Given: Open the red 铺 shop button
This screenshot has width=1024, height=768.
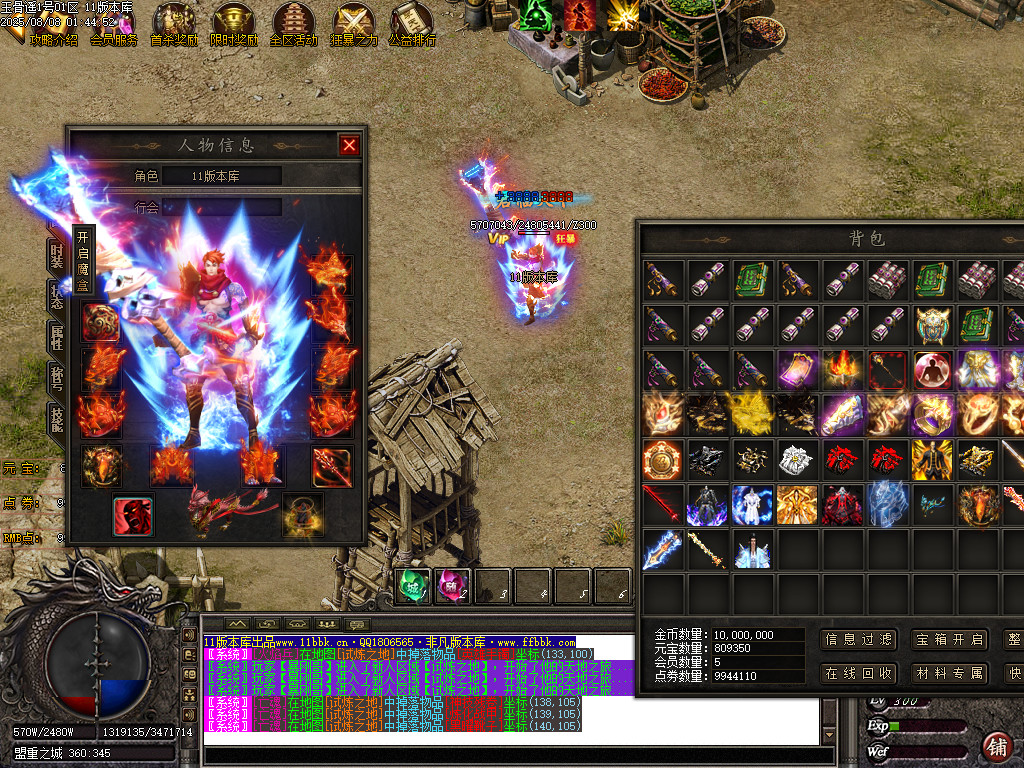Looking at the screenshot, I should pyautogui.click(x=997, y=746).
